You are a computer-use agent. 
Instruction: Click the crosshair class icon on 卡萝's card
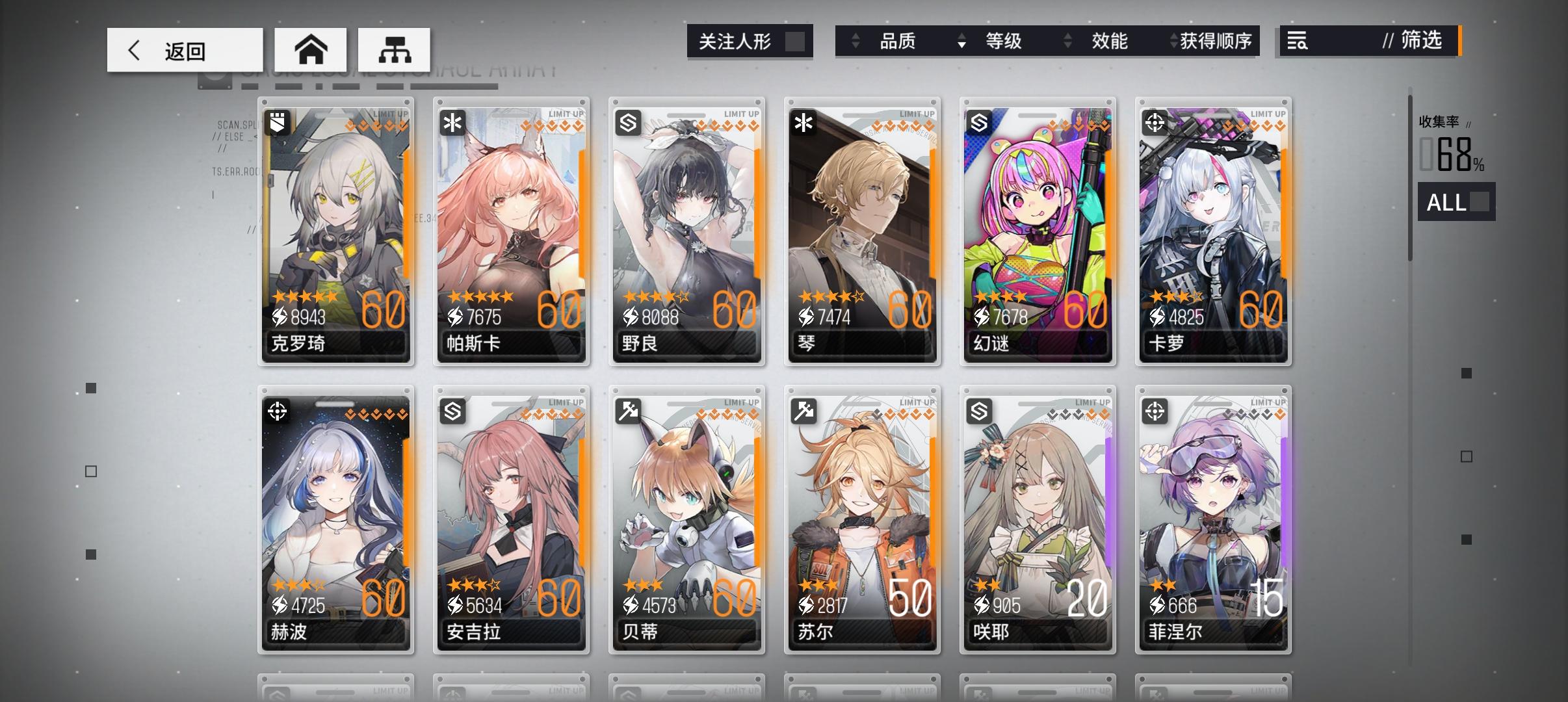coord(1156,122)
